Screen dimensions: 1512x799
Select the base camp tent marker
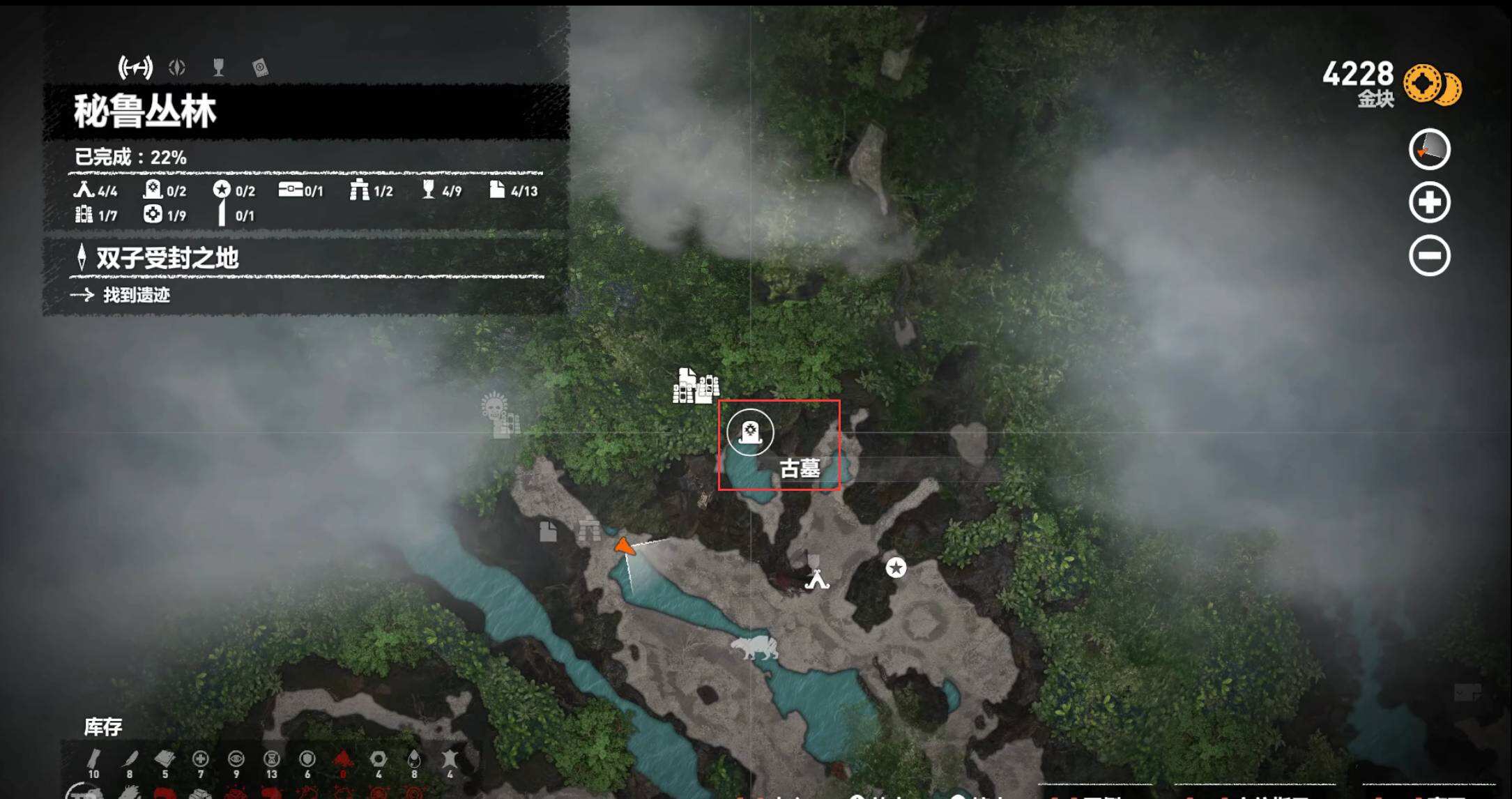click(x=817, y=579)
